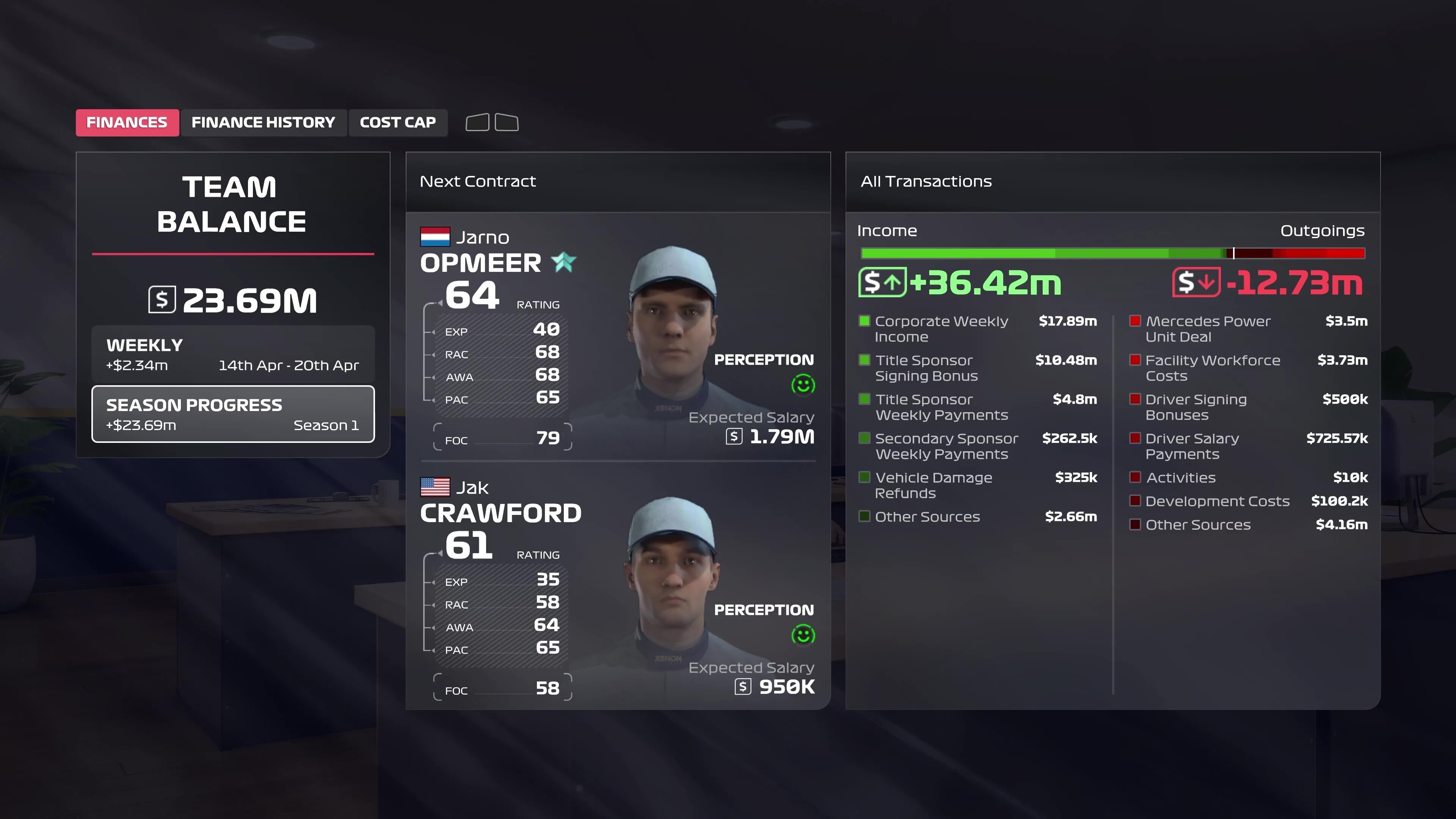This screenshot has width=1456, height=819.
Task: Expand the Weekly balance details
Action: click(x=232, y=354)
